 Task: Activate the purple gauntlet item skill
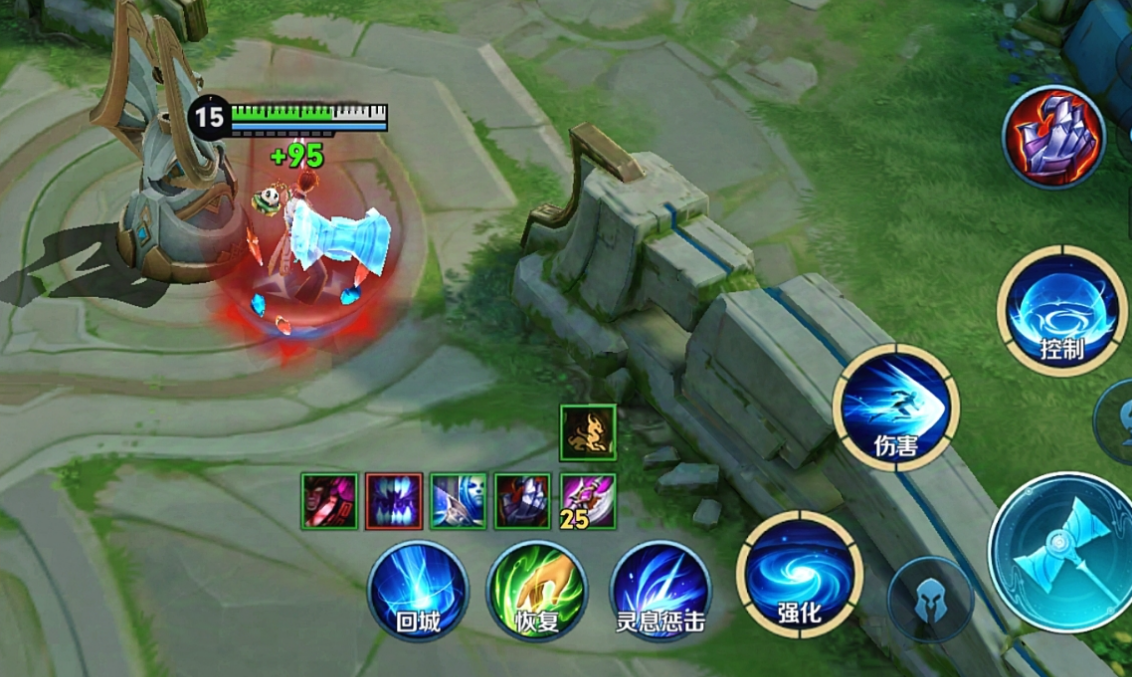pyautogui.click(x=1053, y=137)
